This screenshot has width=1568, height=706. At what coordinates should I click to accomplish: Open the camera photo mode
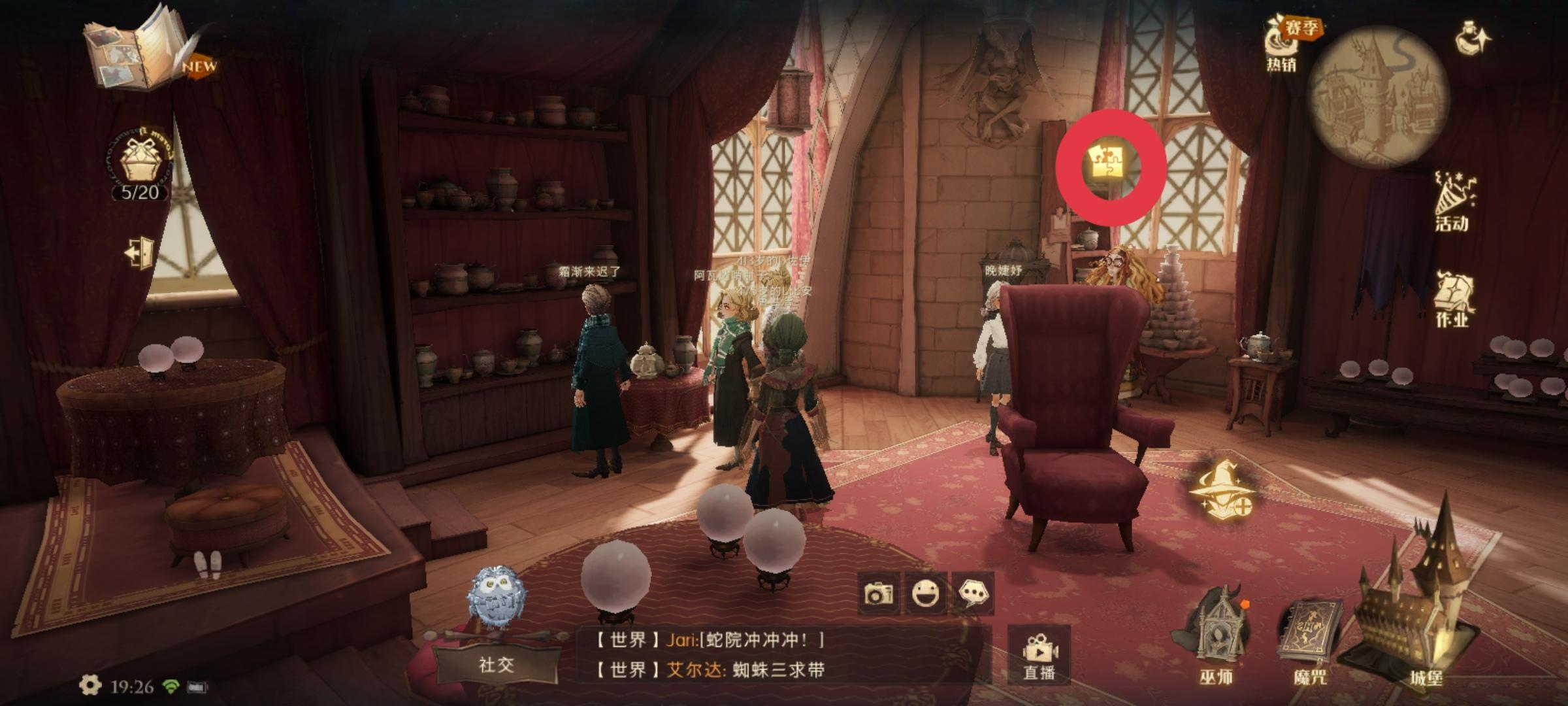coord(878,594)
